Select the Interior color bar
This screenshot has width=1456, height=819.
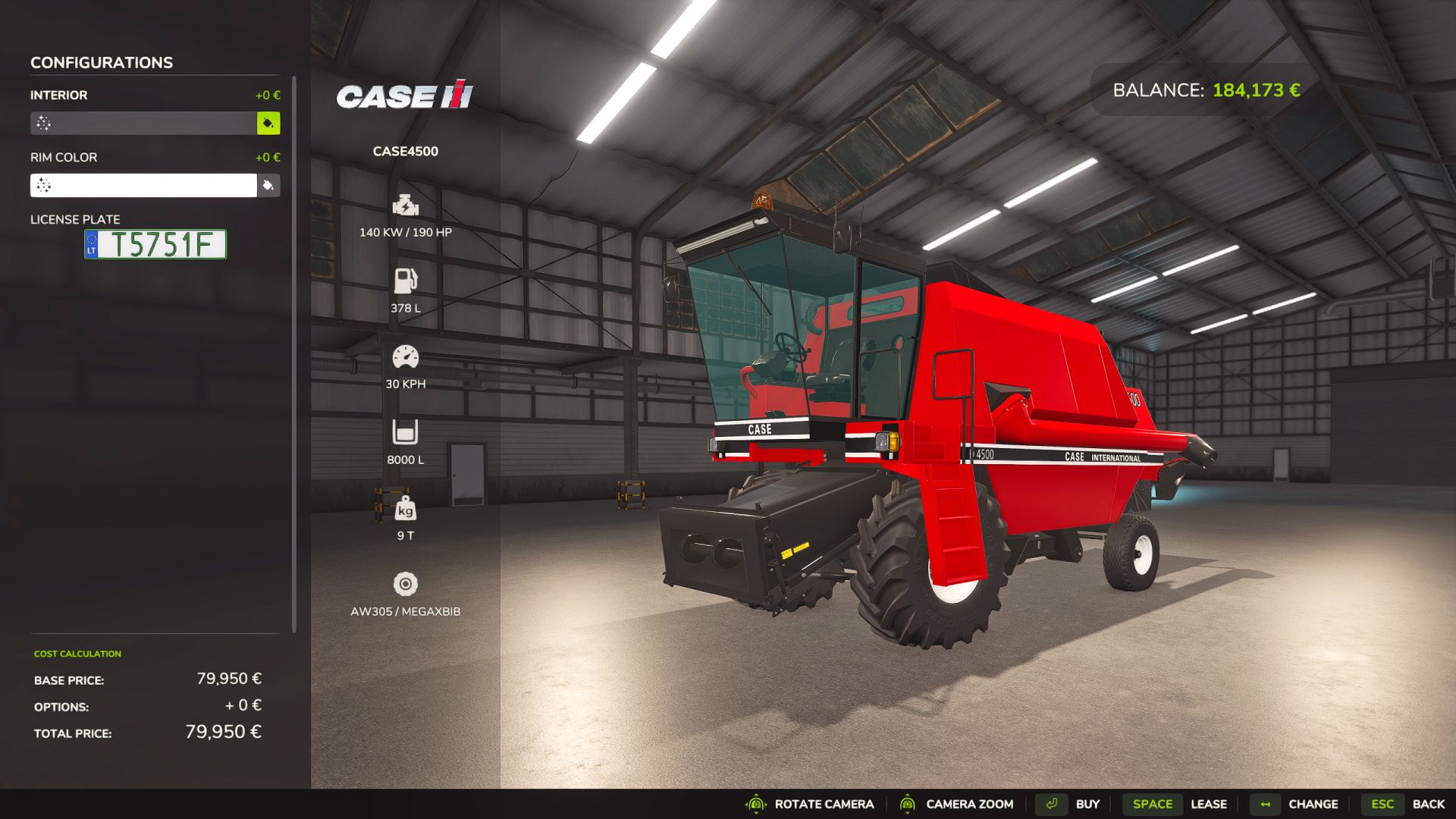tap(143, 123)
